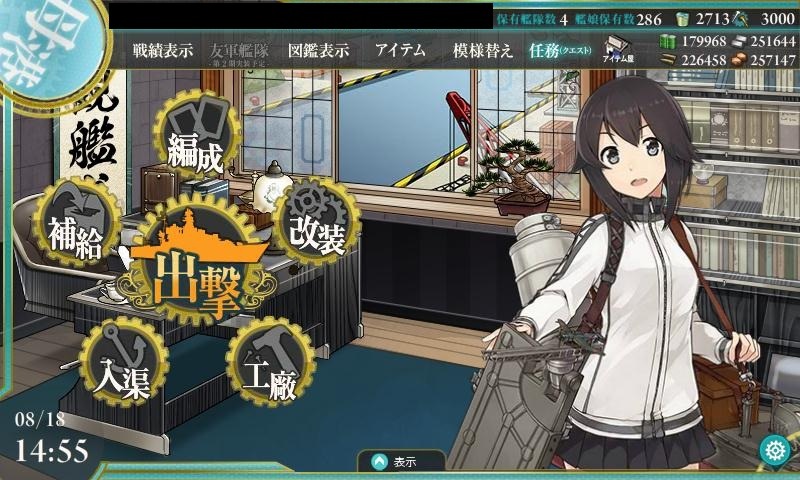This screenshot has height=480, width=800.
Task: Open the アイテム item menu
Action: point(400,50)
